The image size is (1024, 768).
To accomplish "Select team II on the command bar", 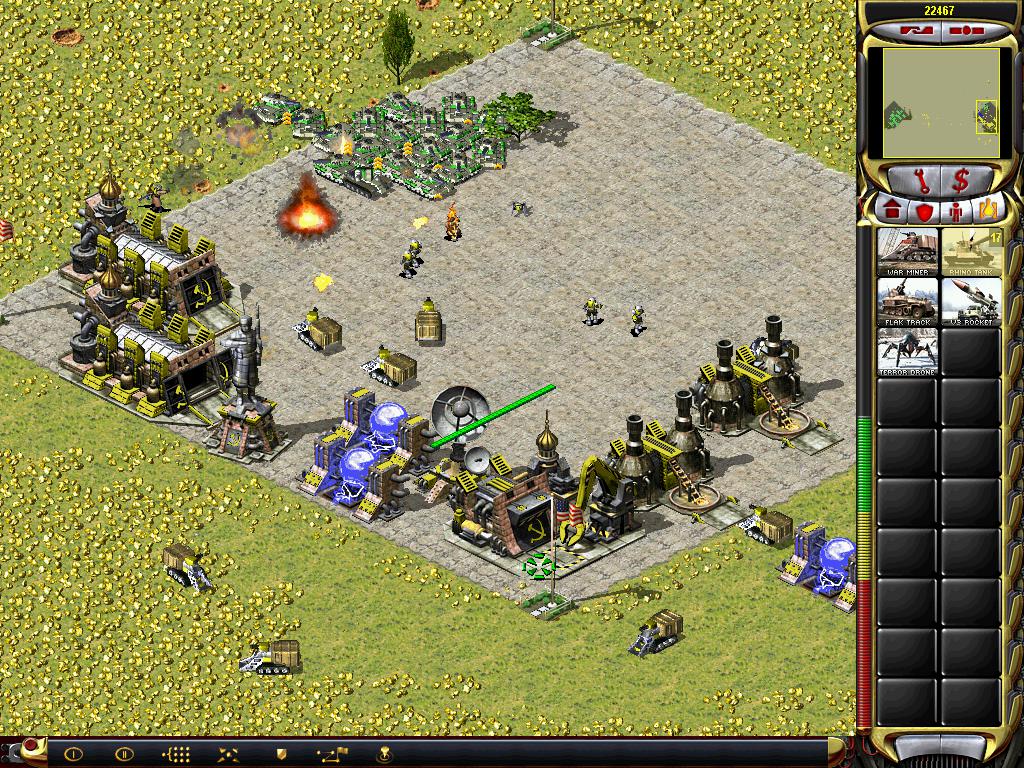I will pyautogui.click(x=124, y=754).
